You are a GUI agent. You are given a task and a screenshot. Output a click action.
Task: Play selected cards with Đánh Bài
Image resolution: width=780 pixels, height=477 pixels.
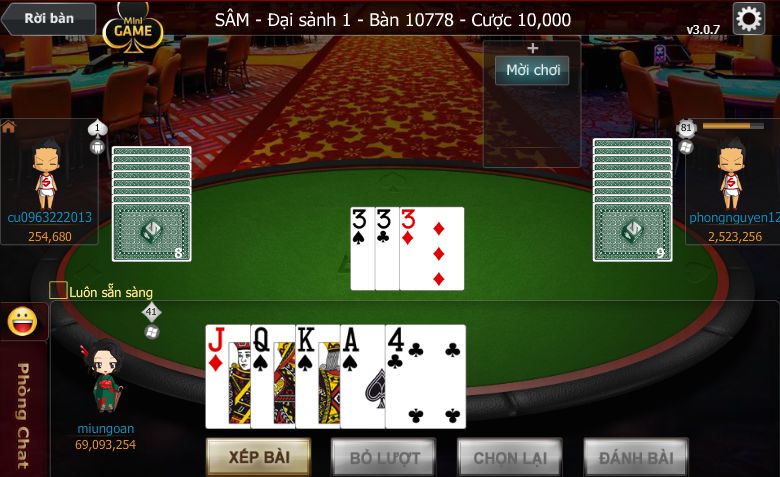636,458
